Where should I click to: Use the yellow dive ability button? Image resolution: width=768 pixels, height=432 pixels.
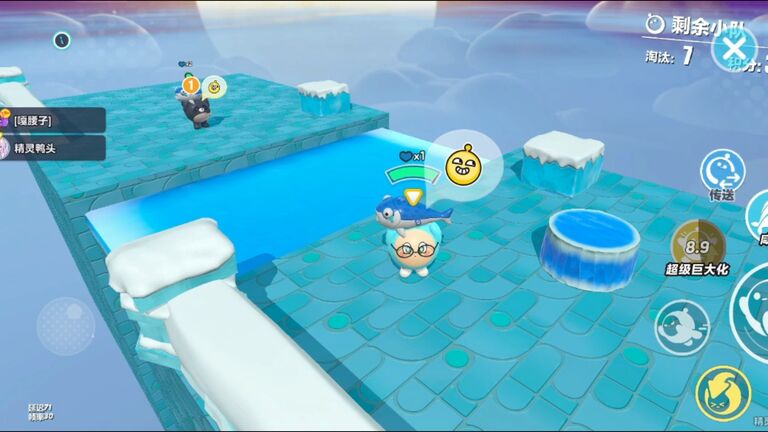722,393
